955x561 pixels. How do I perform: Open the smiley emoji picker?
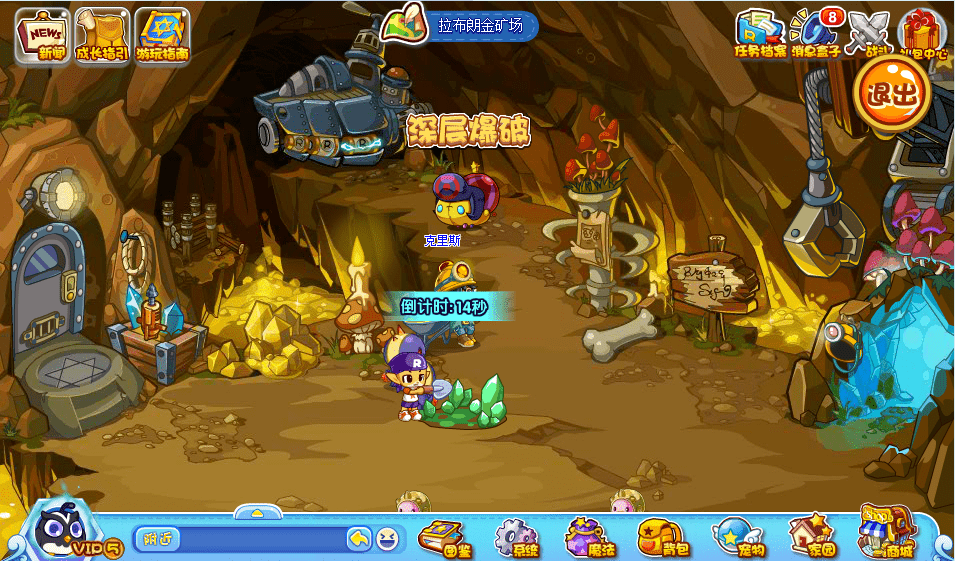[x=386, y=540]
